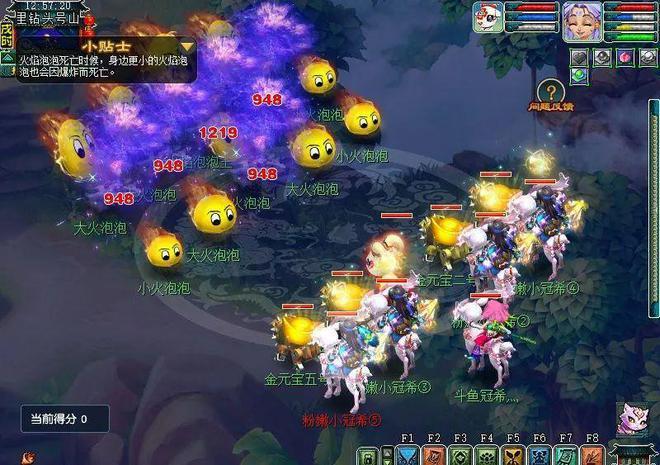The width and height of the screenshot is (660, 465).
Task: Select the green orb buff icon
Action: pos(580,75)
